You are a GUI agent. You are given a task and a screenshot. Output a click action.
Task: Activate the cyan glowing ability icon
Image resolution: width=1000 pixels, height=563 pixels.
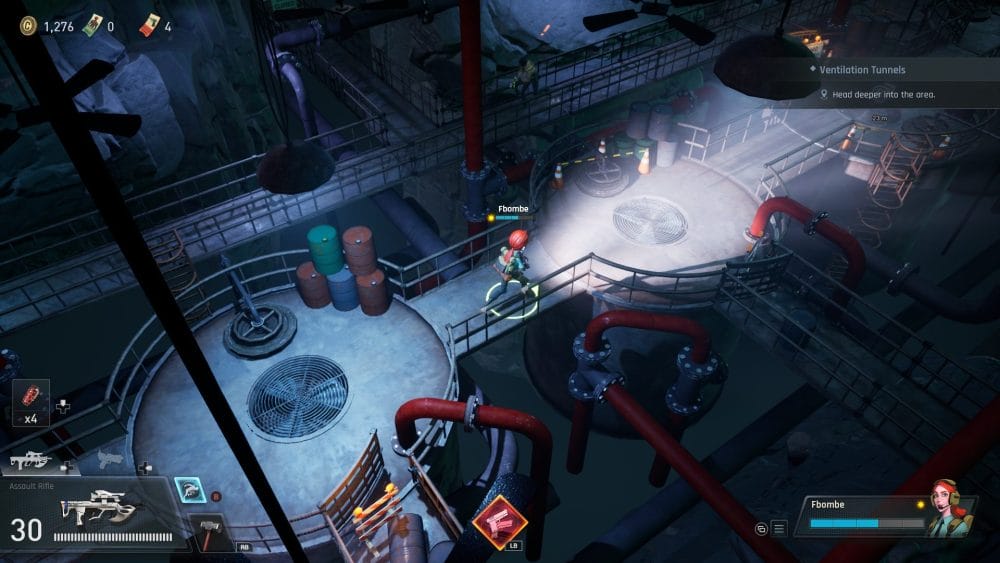click(x=186, y=487)
